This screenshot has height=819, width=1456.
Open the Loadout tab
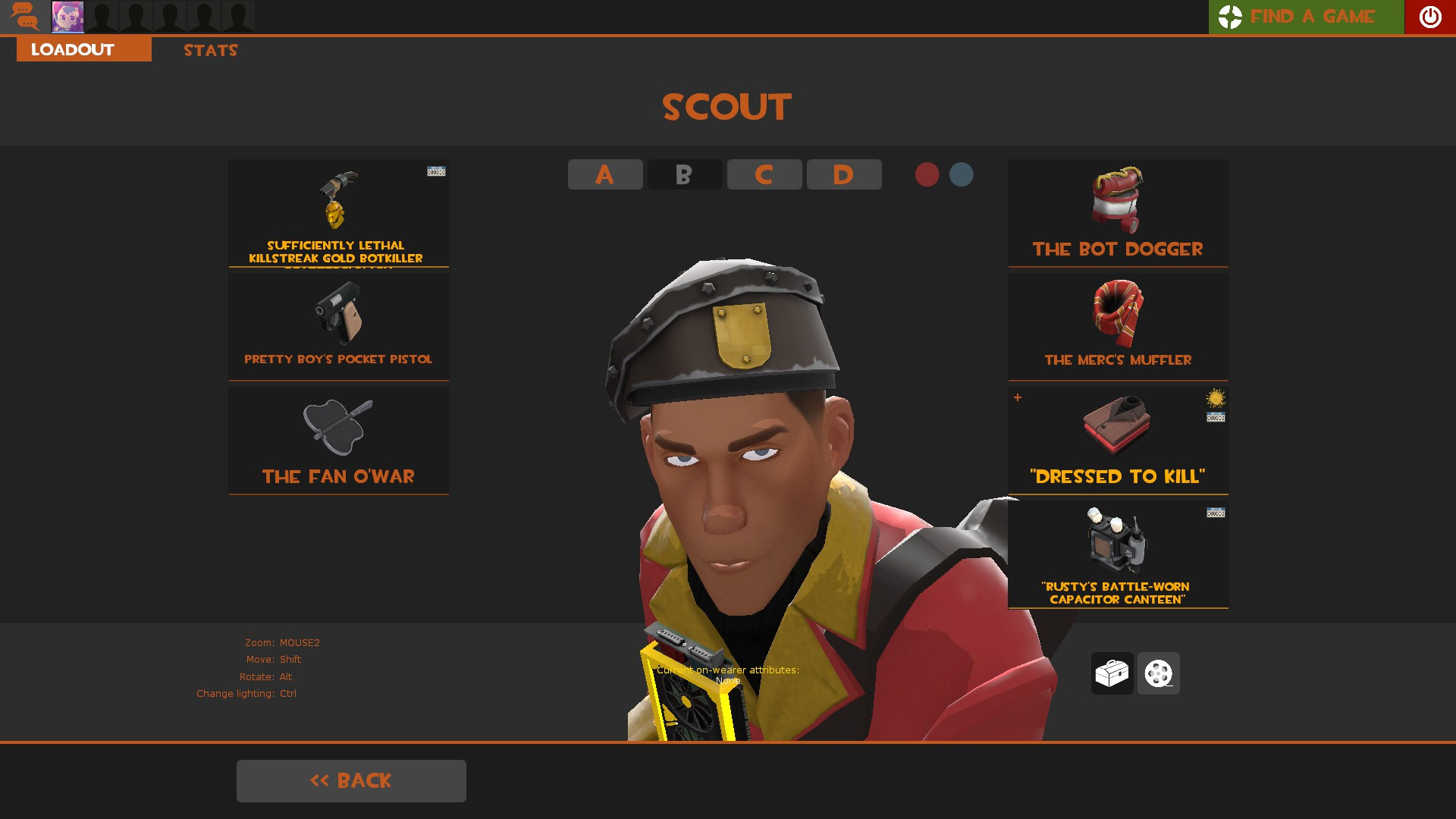coord(71,49)
